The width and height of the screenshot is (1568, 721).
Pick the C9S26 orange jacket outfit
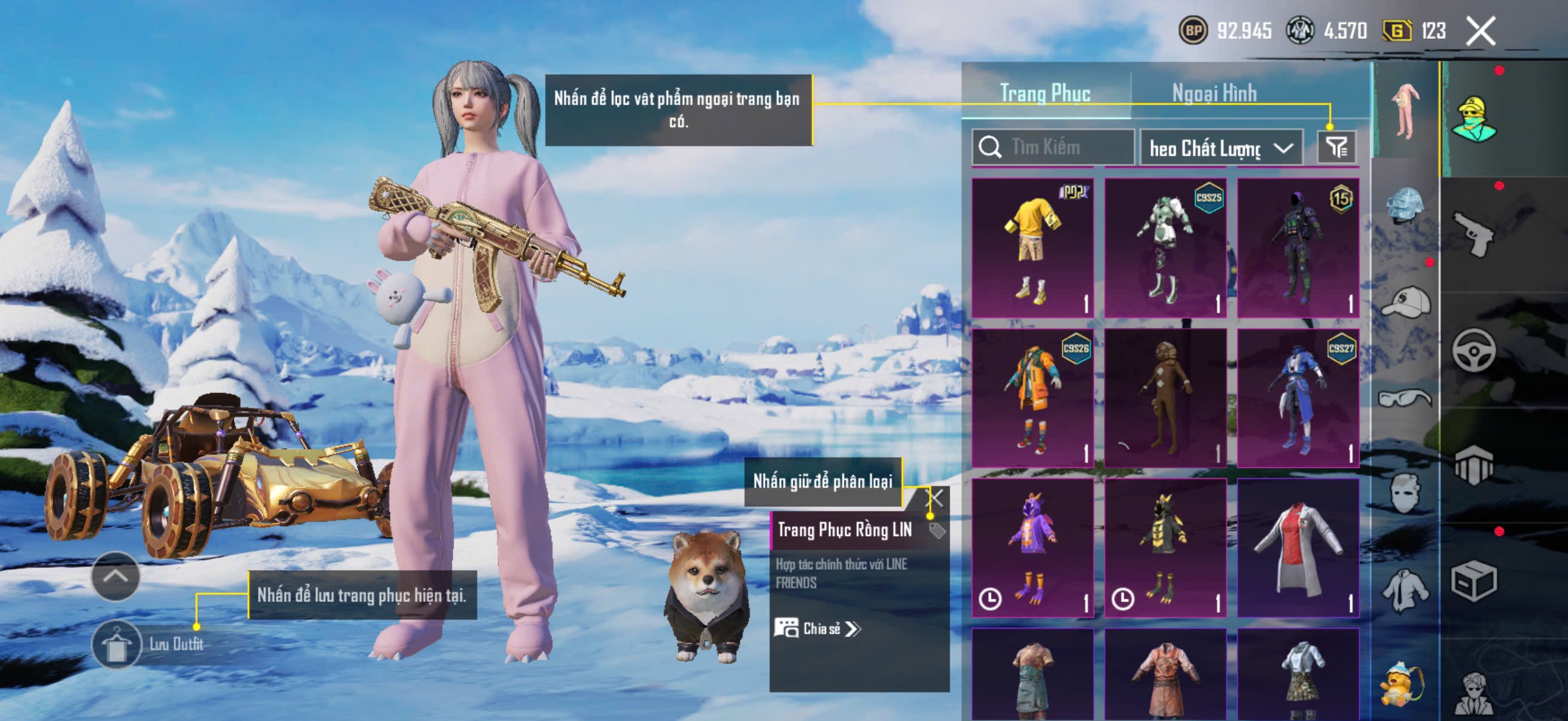1032,398
